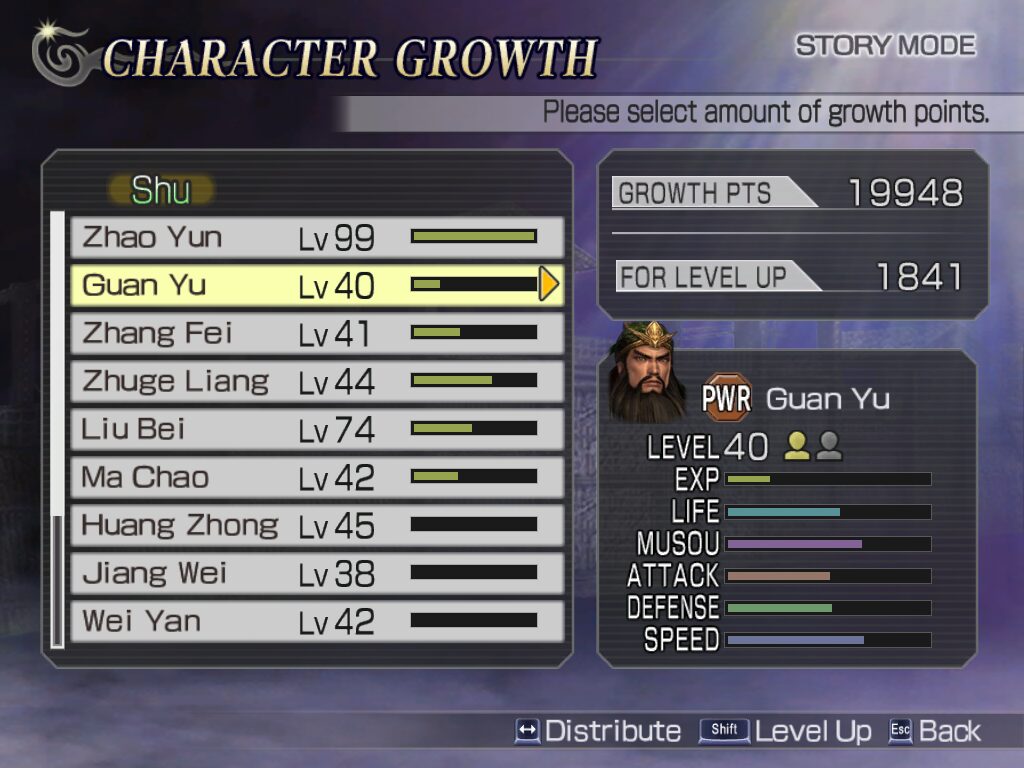Click the character list scrollbar
The width and height of the screenshot is (1024, 768).
coord(57,430)
